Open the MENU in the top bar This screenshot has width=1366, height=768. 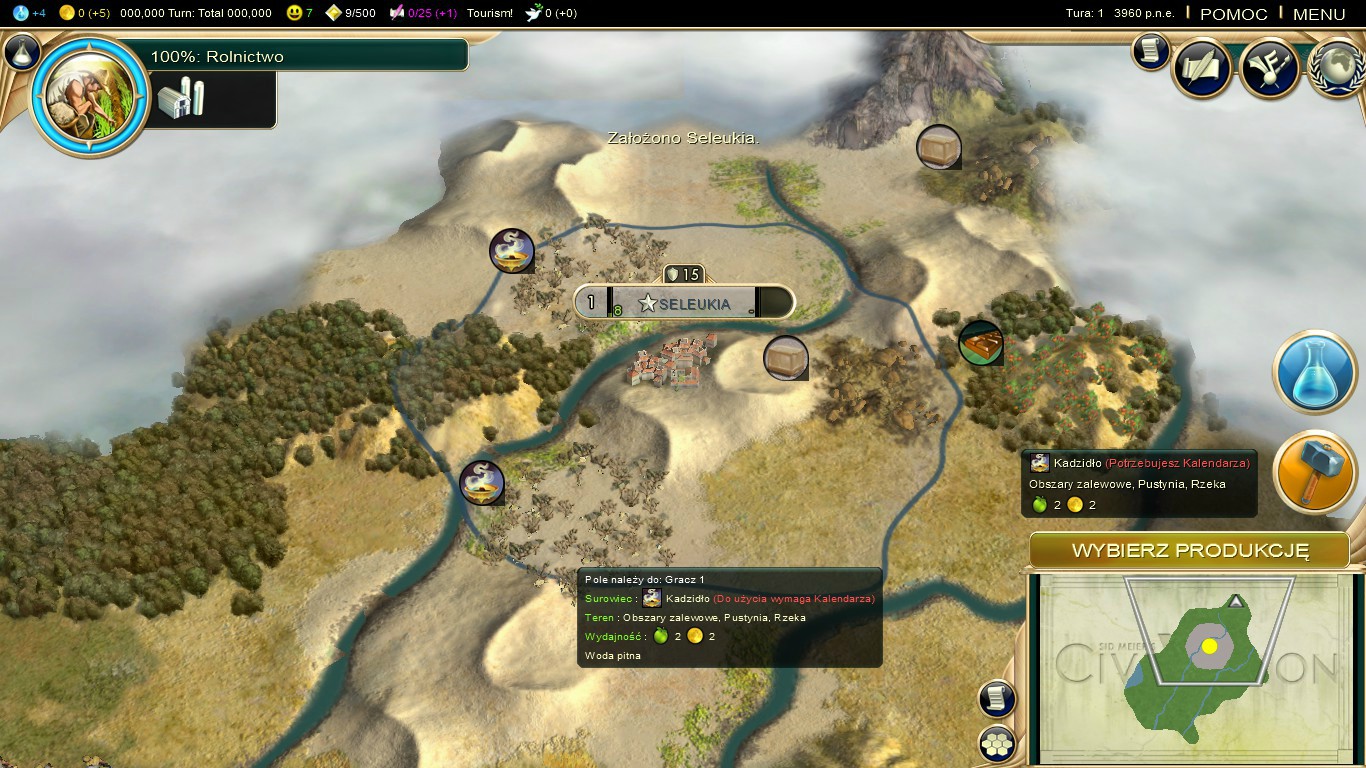[1318, 14]
